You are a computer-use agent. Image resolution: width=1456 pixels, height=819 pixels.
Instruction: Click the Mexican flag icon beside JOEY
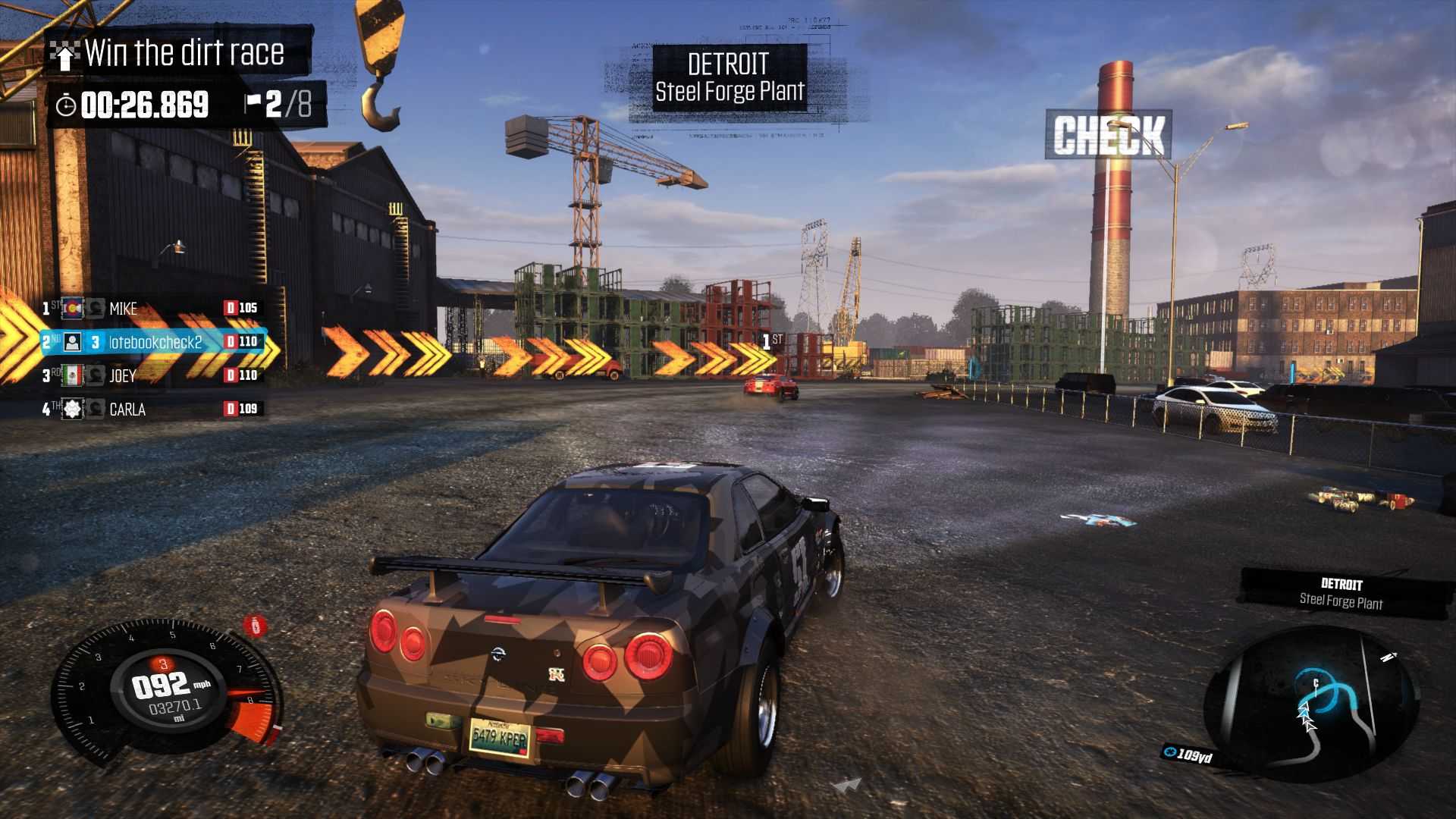coord(74,375)
